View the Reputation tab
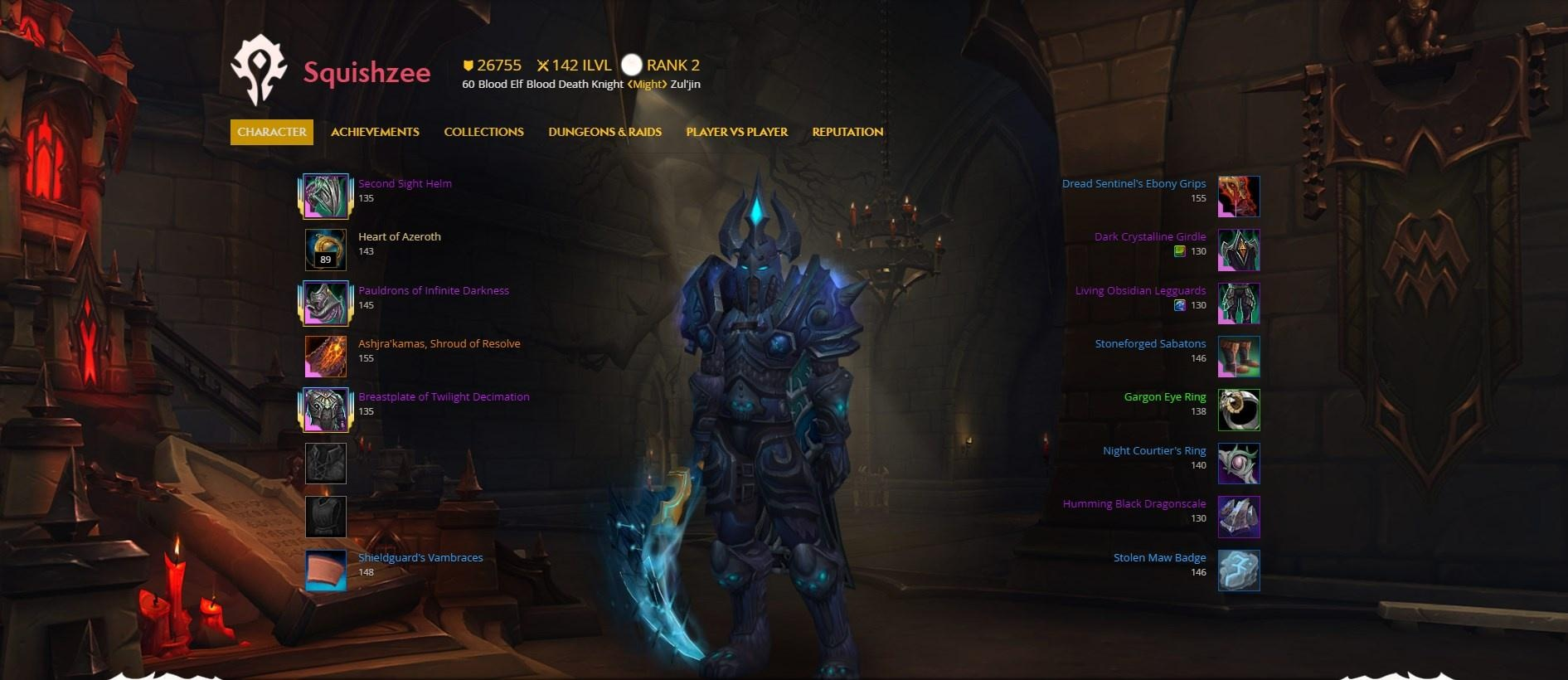This screenshot has width=1568, height=680. [x=847, y=132]
